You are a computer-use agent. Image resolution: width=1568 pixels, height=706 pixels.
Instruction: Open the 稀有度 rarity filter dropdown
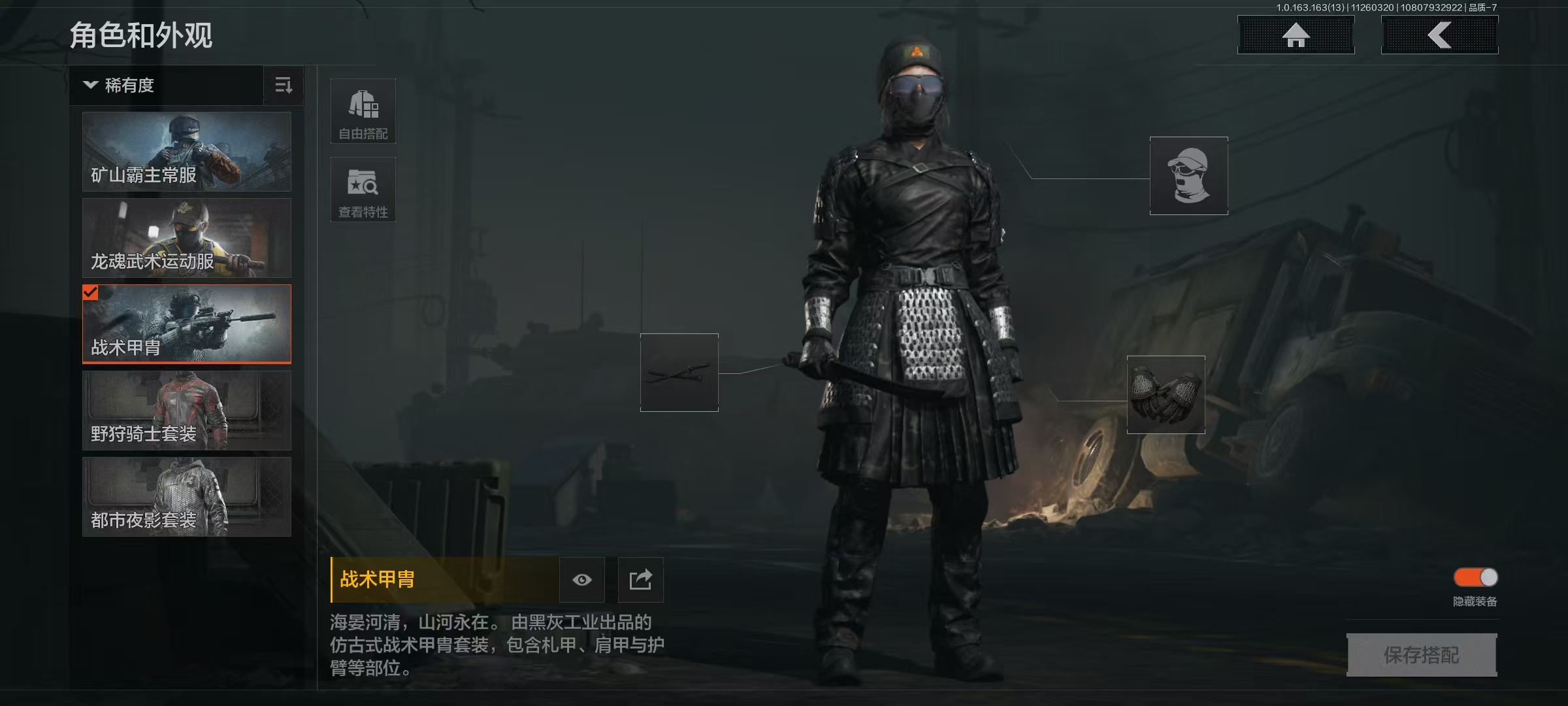[x=166, y=86]
